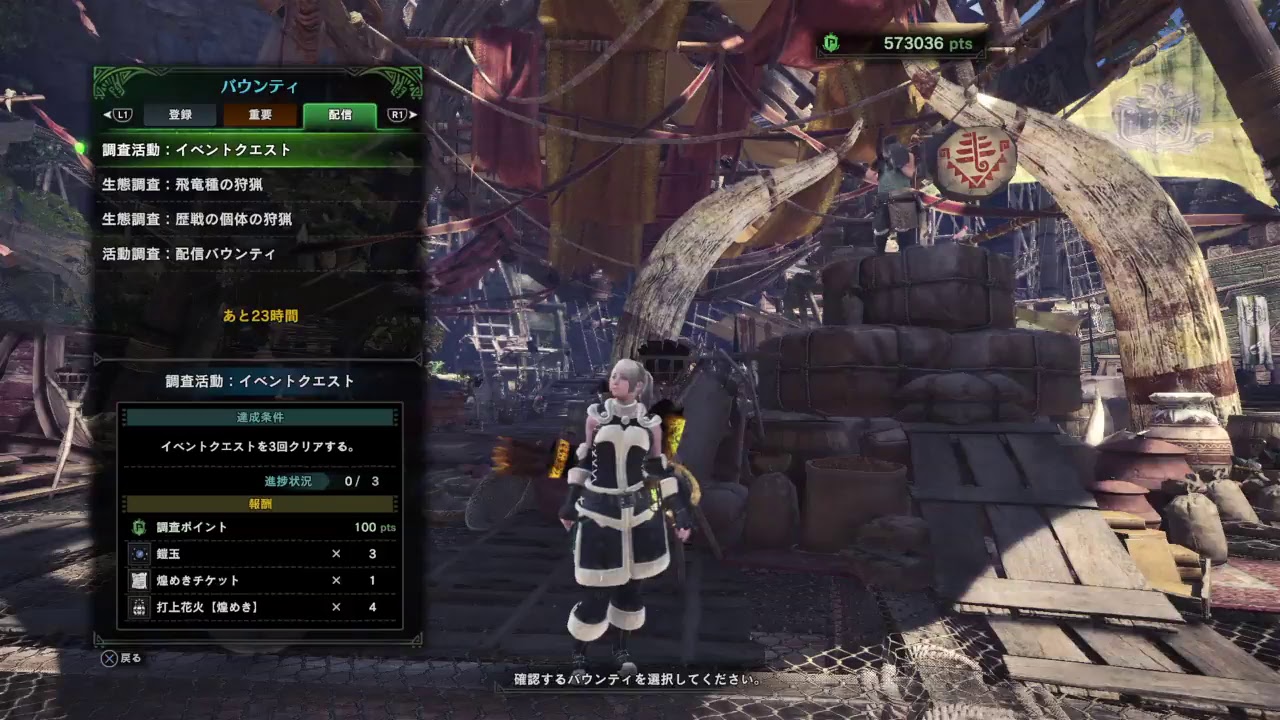
Task: Click the 調査ポイント reward row
Action: click(x=260, y=527)
